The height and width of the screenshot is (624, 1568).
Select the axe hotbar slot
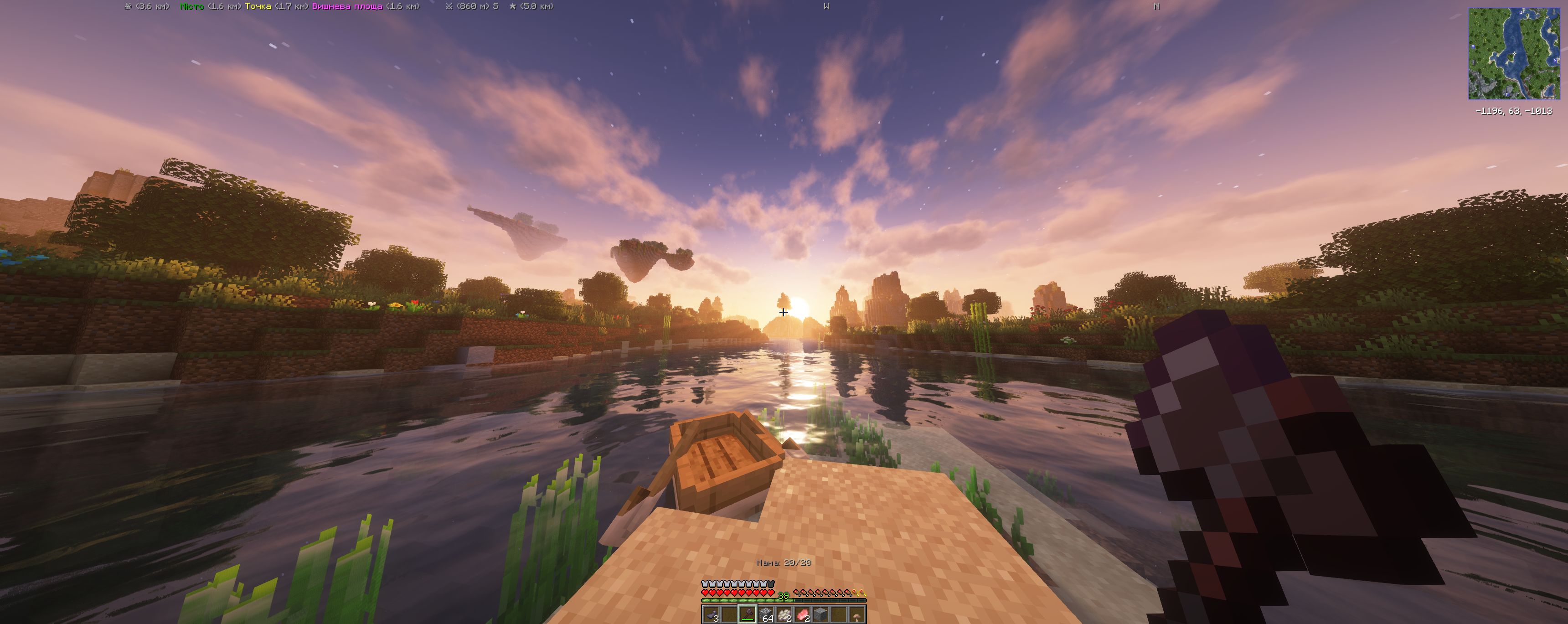pyautogui.click(x=747, y=614)
